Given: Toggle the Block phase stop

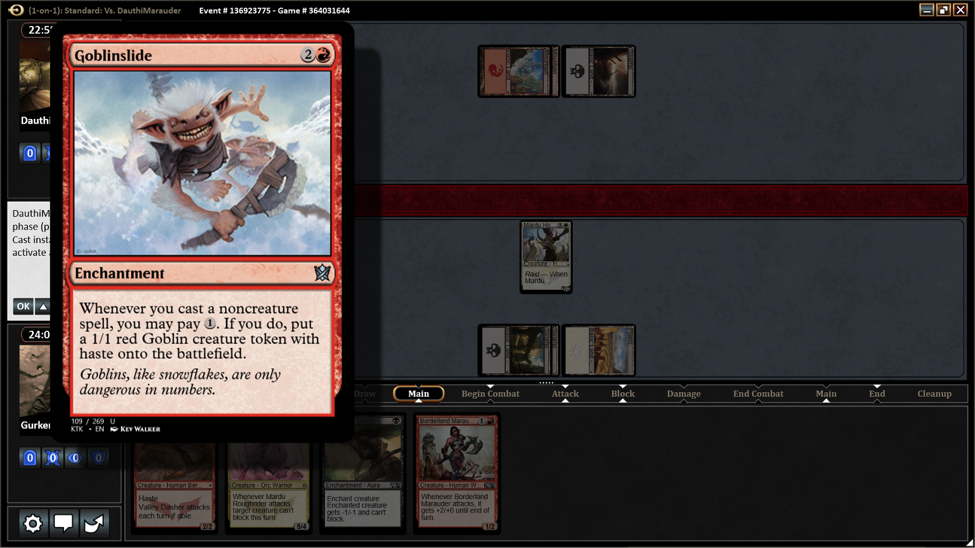Looking at the screenshot, I should tap(623, 394).
